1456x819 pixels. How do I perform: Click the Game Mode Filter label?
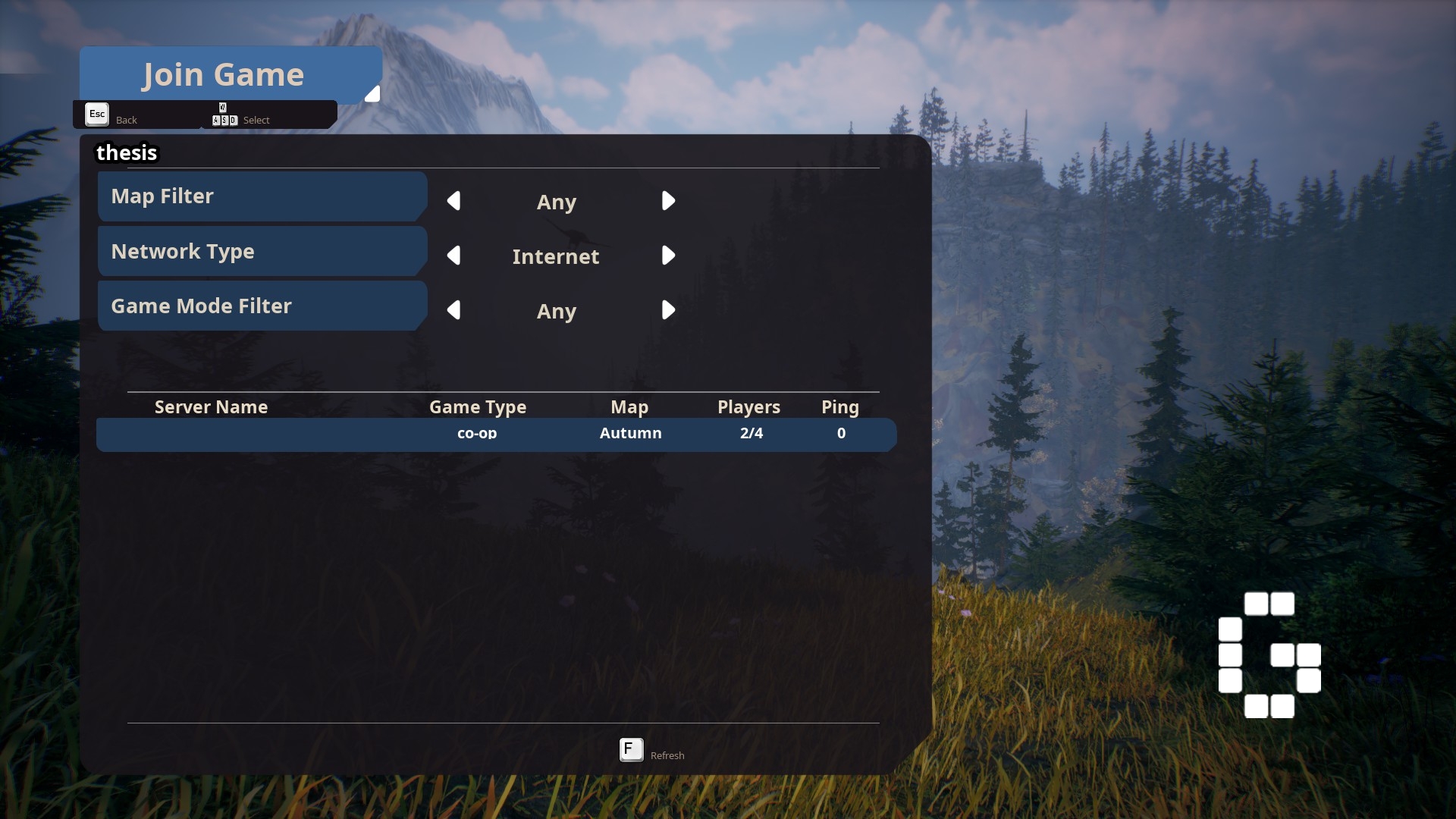261,306
